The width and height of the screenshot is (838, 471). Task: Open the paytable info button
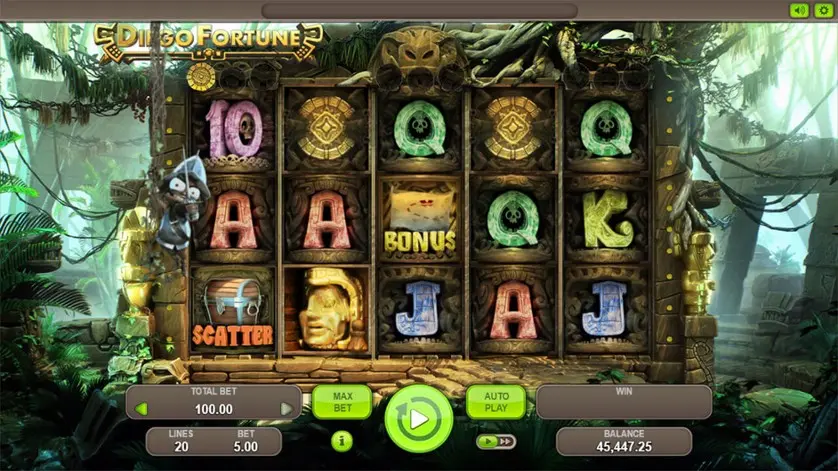[341, 440]
